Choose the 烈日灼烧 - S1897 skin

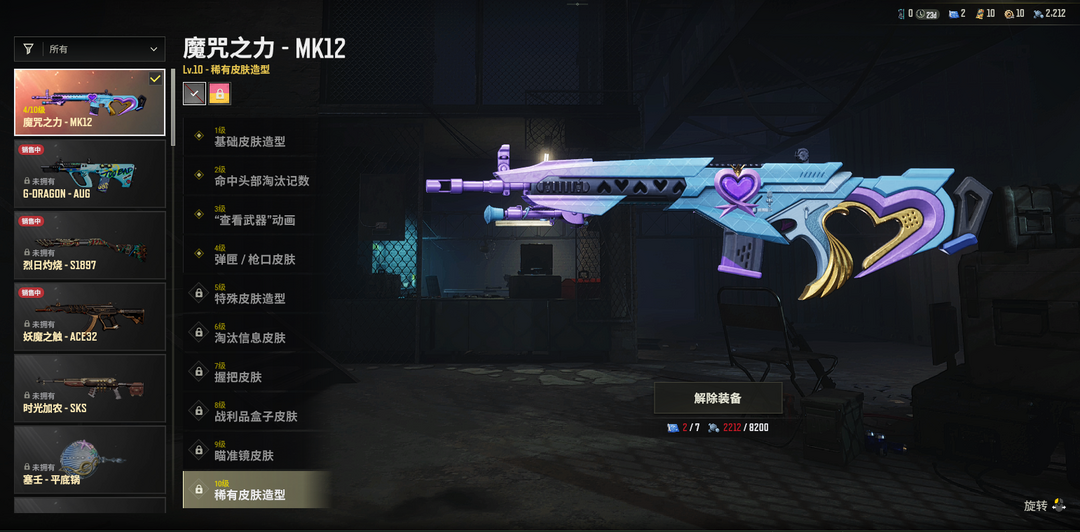point(90,245)
